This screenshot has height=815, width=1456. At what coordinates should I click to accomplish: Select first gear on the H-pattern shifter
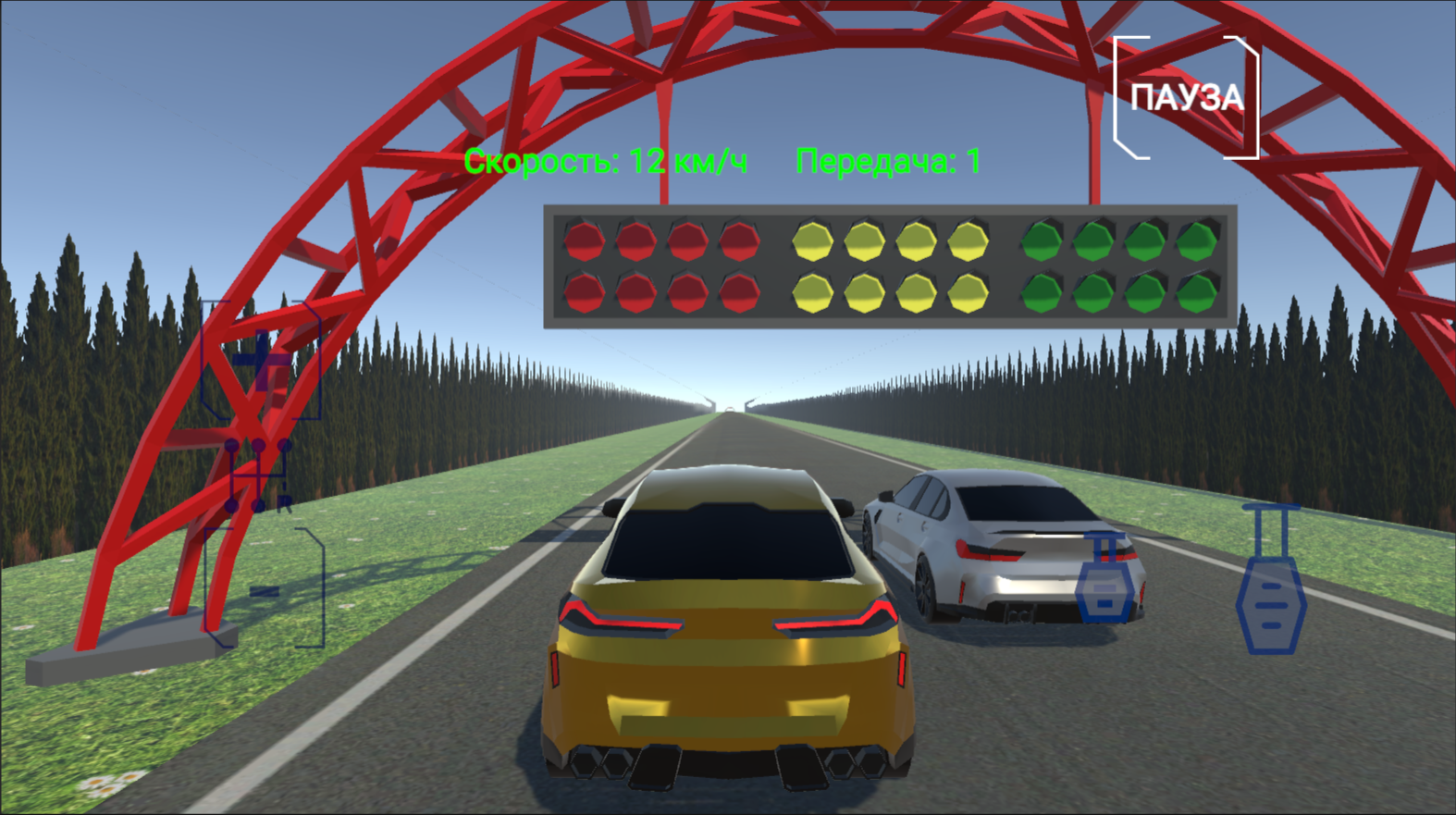pyautogui.click(x=232, y=444)
